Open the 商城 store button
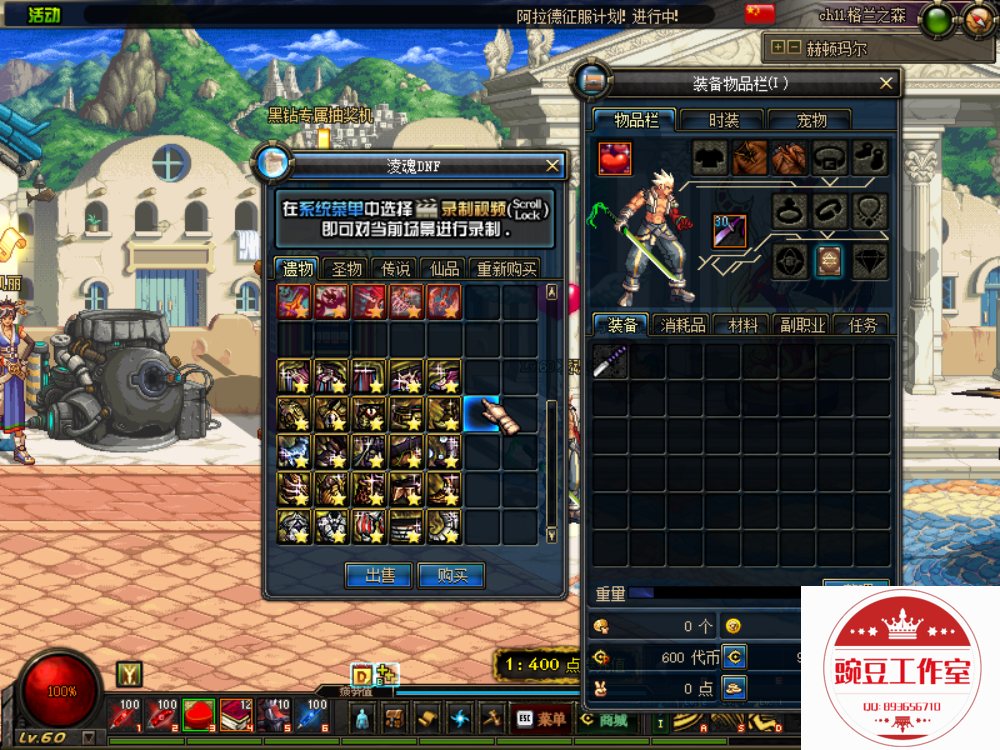The height and width of the screenshot is (750, 1000). tap(604, 718)
